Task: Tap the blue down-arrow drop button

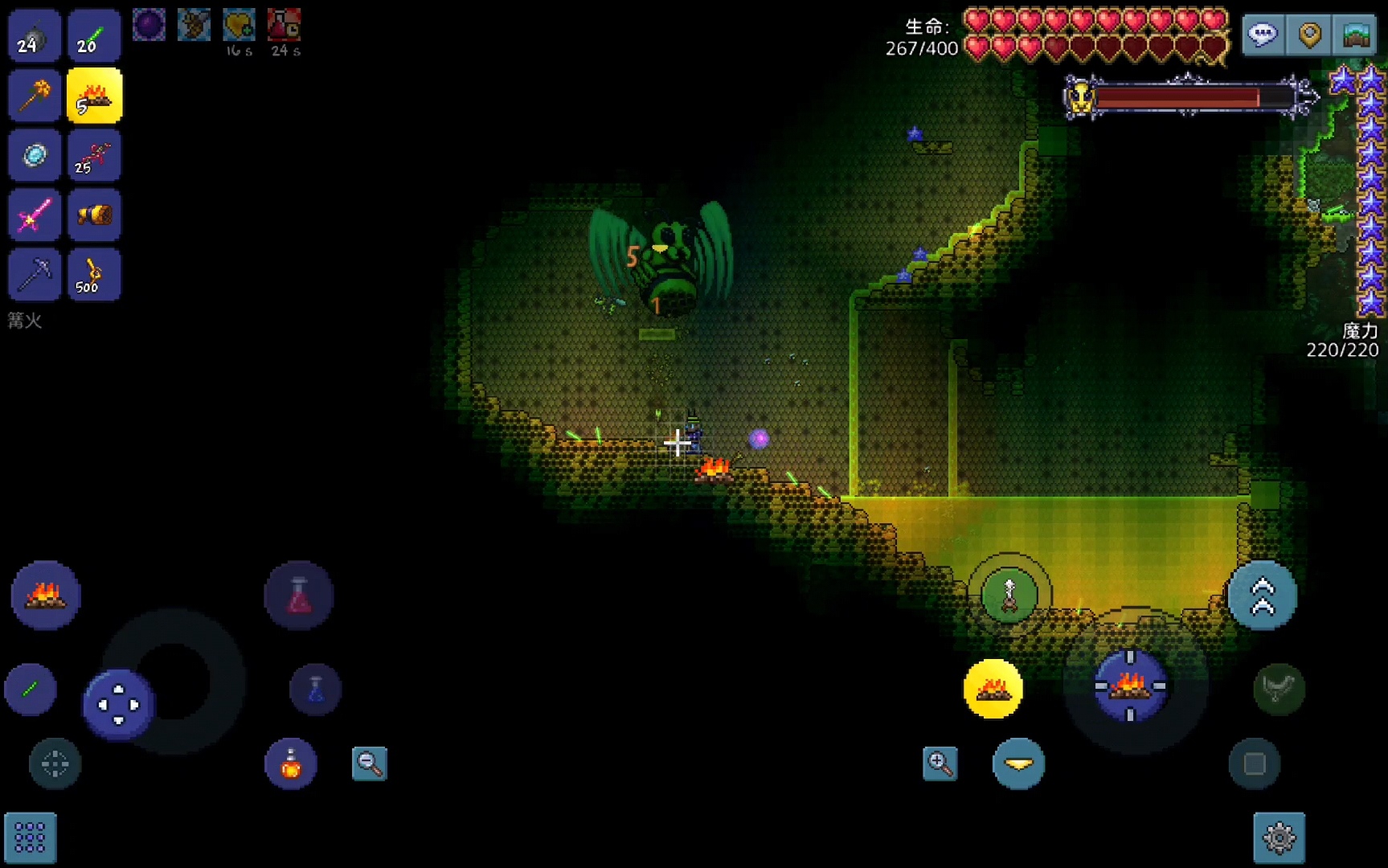Action: [1018, 764]
